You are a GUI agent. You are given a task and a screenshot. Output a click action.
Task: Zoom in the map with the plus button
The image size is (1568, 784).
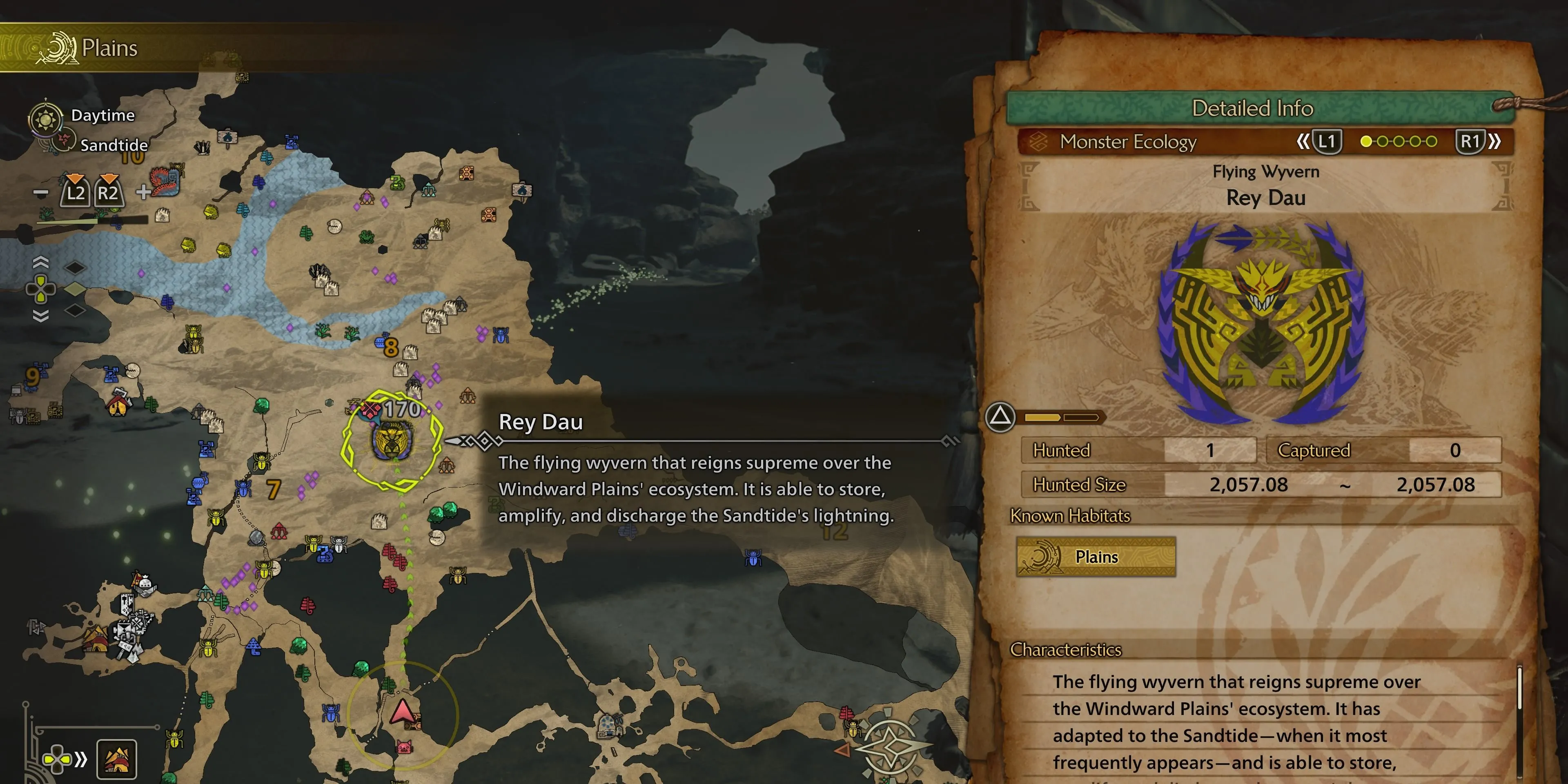(x=143, y=192)
